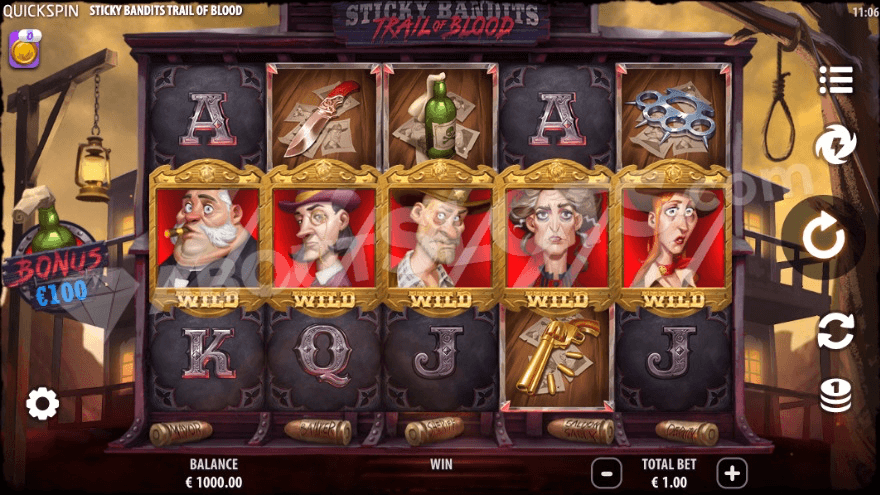
Task: Open the purple gold coin icon
Action: point(24,48)
